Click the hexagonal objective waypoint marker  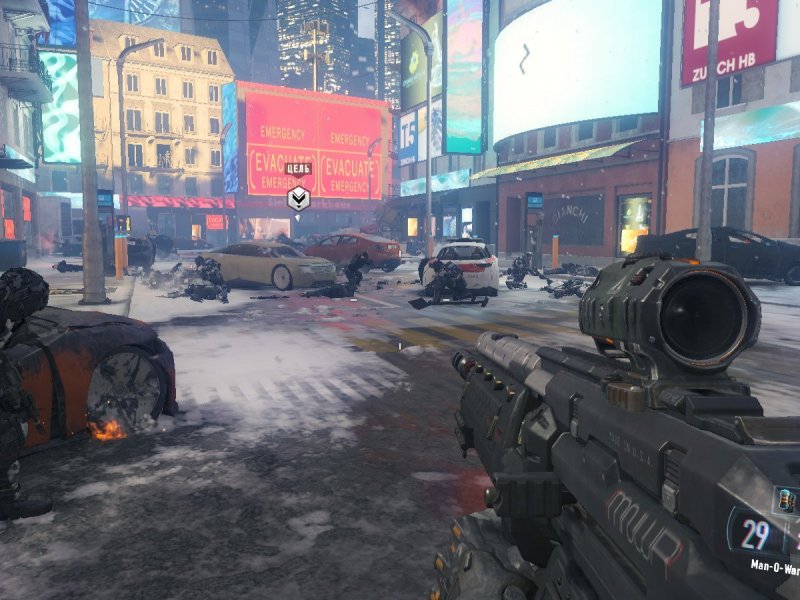tap(298, 198)
